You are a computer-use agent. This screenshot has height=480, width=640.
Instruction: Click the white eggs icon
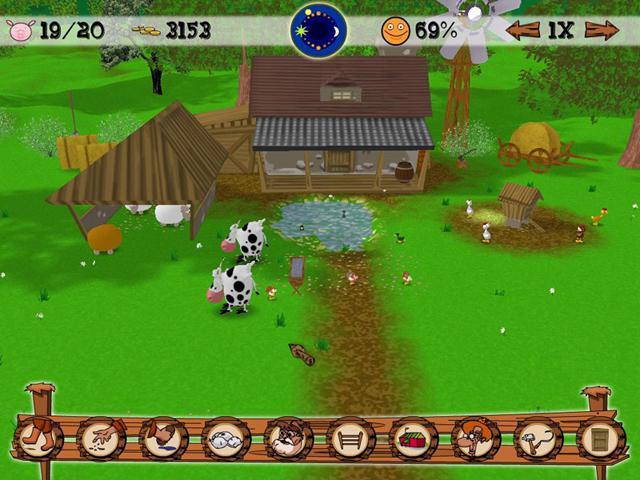pos(225,437)
